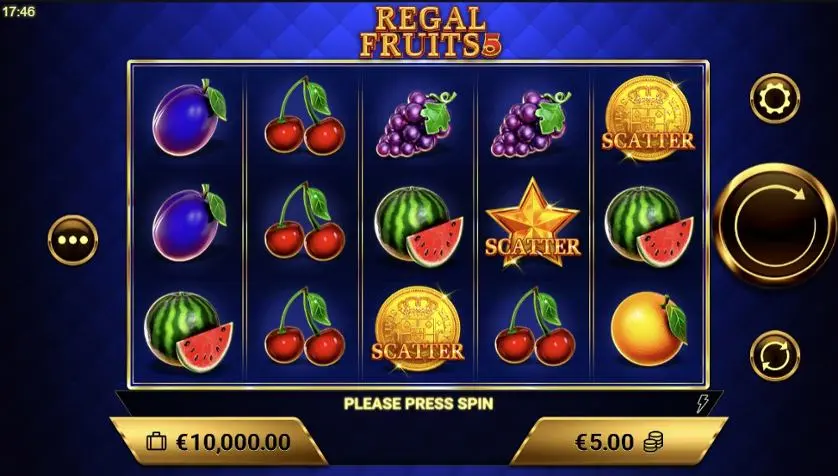Open the gear settings button
This screenshot has height=476, width=838.
(x=774, y=99)
